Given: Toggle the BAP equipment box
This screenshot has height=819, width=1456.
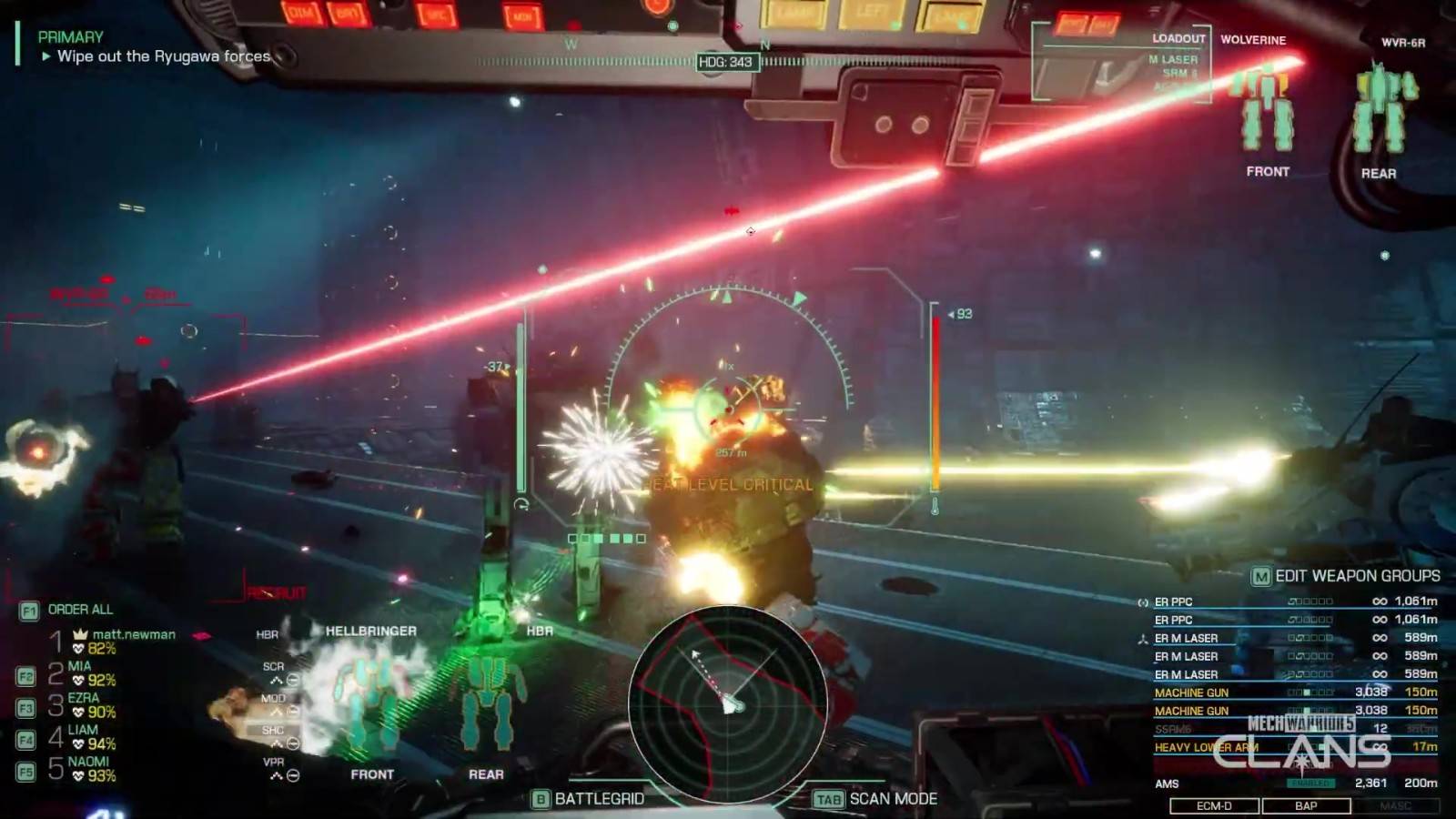Looking at the screenshot, I should pos(1306,806).
